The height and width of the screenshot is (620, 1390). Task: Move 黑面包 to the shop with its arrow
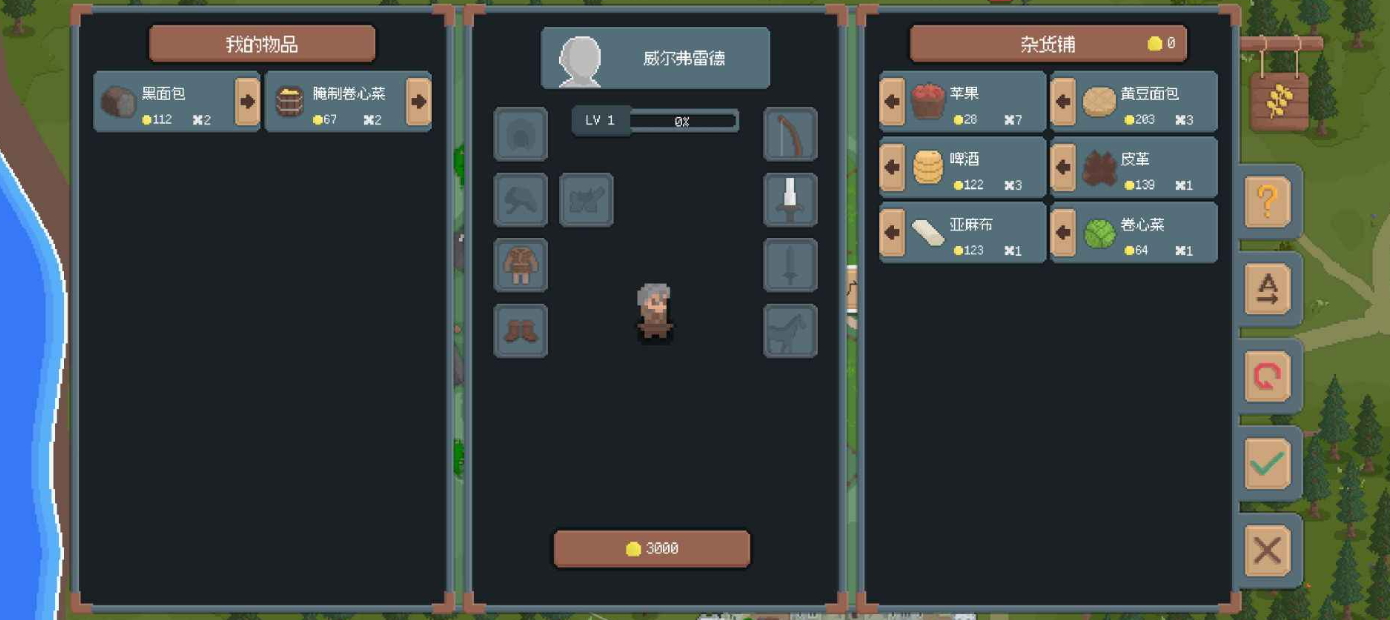247,101
